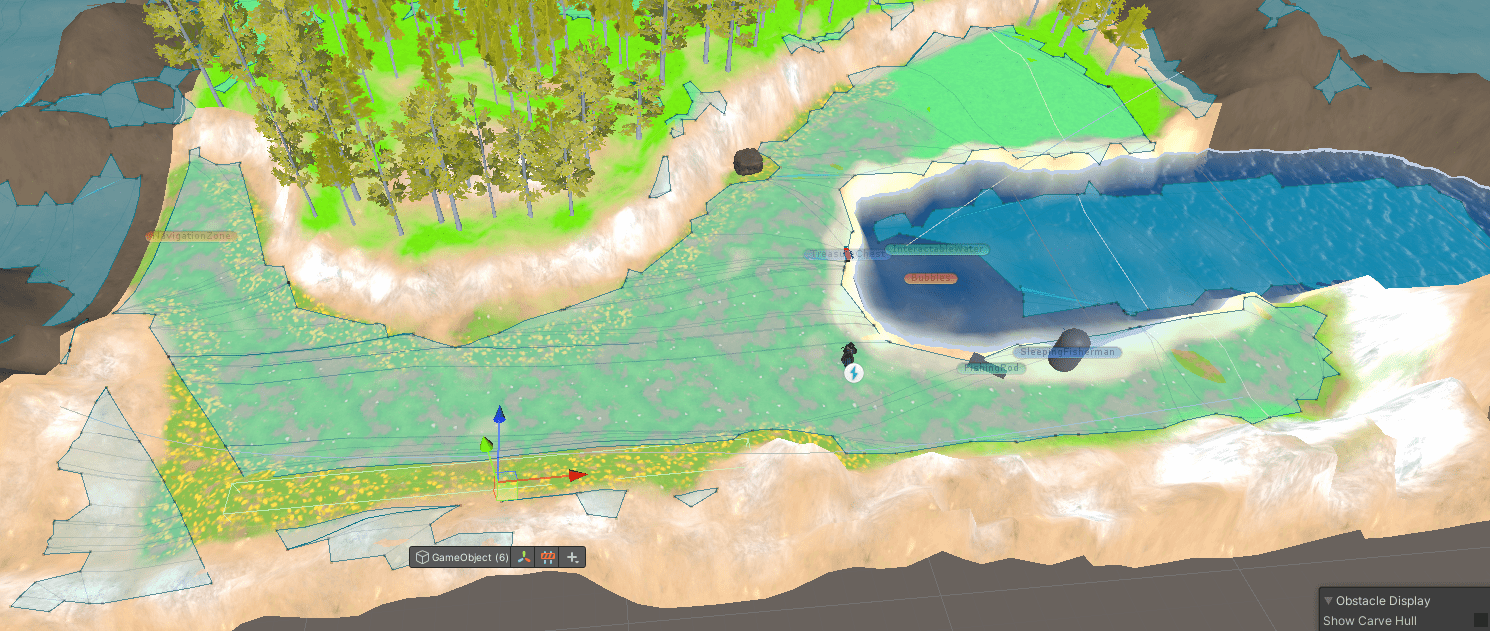Click the orange barrier obstacle icon
Image resolution: width=1490 pixels, height=631 pixels.
point(548,557)
